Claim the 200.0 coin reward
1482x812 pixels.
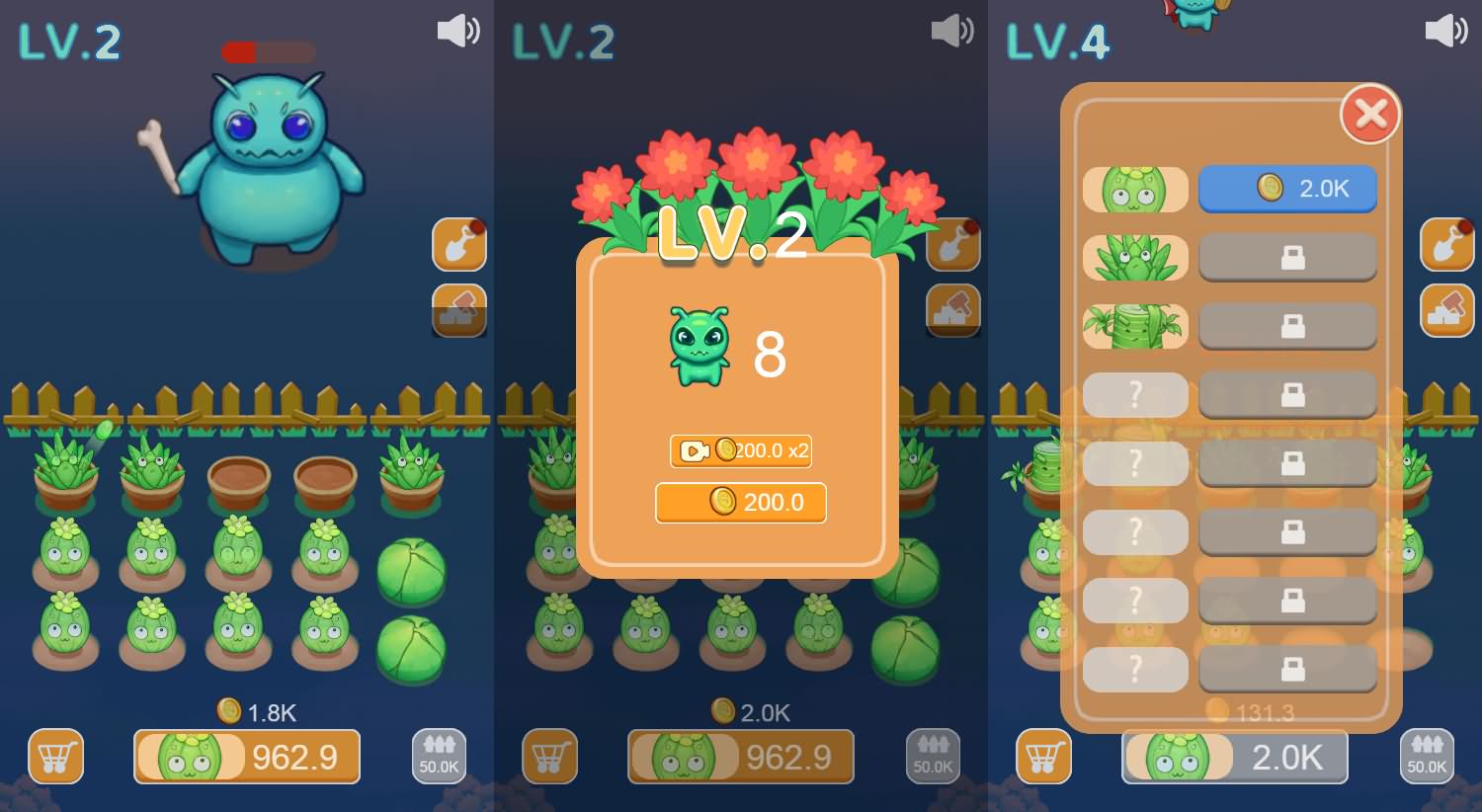[x=740, y=502]
